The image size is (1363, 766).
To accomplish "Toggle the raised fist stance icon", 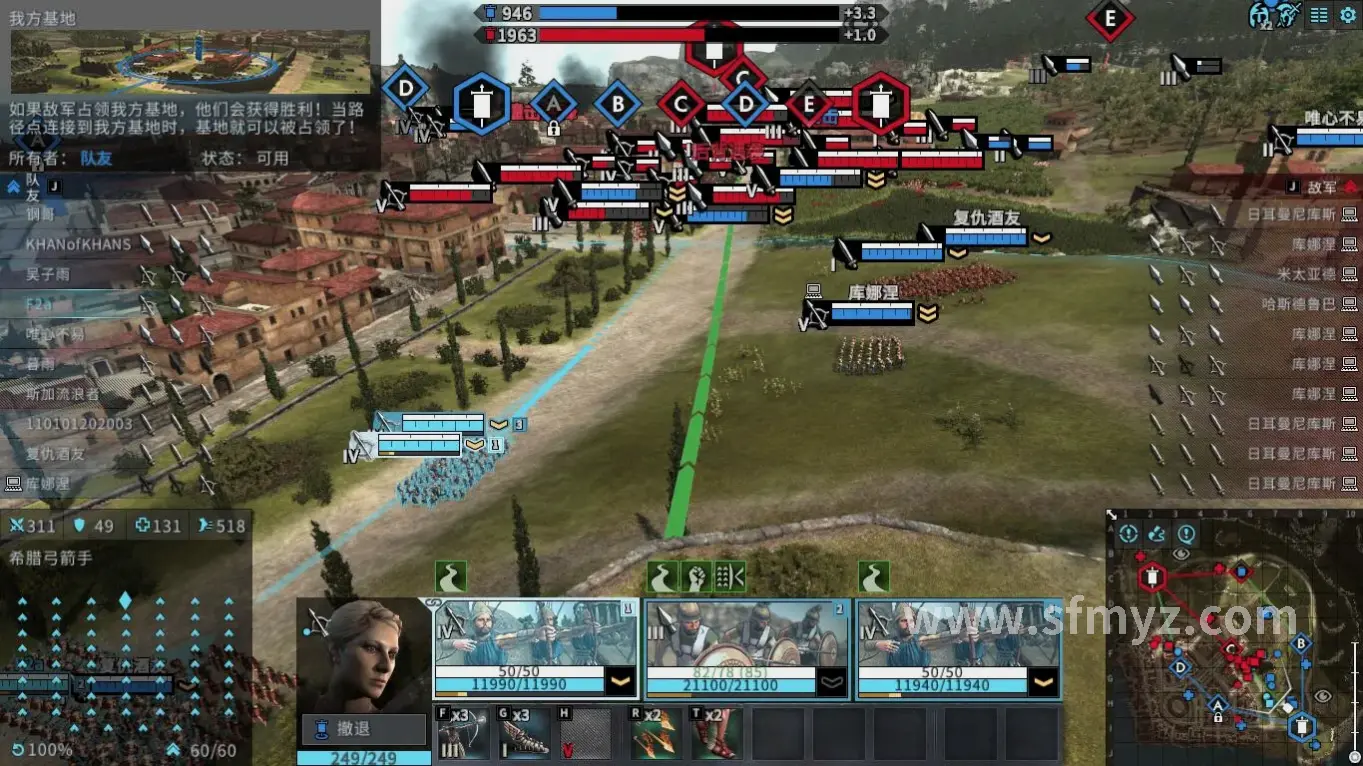I will 696,576.
